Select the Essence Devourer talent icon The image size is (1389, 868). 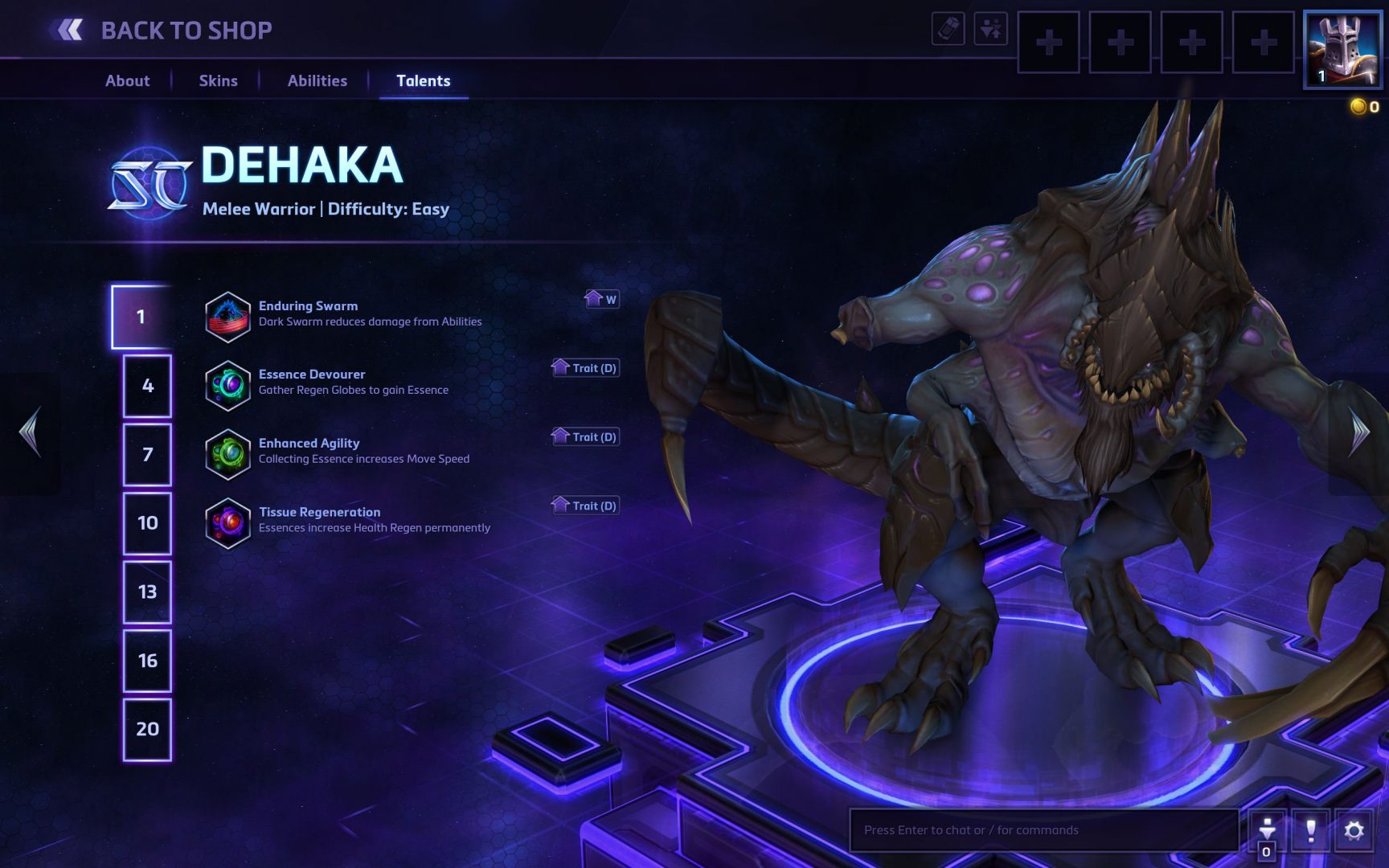point(228,386)
